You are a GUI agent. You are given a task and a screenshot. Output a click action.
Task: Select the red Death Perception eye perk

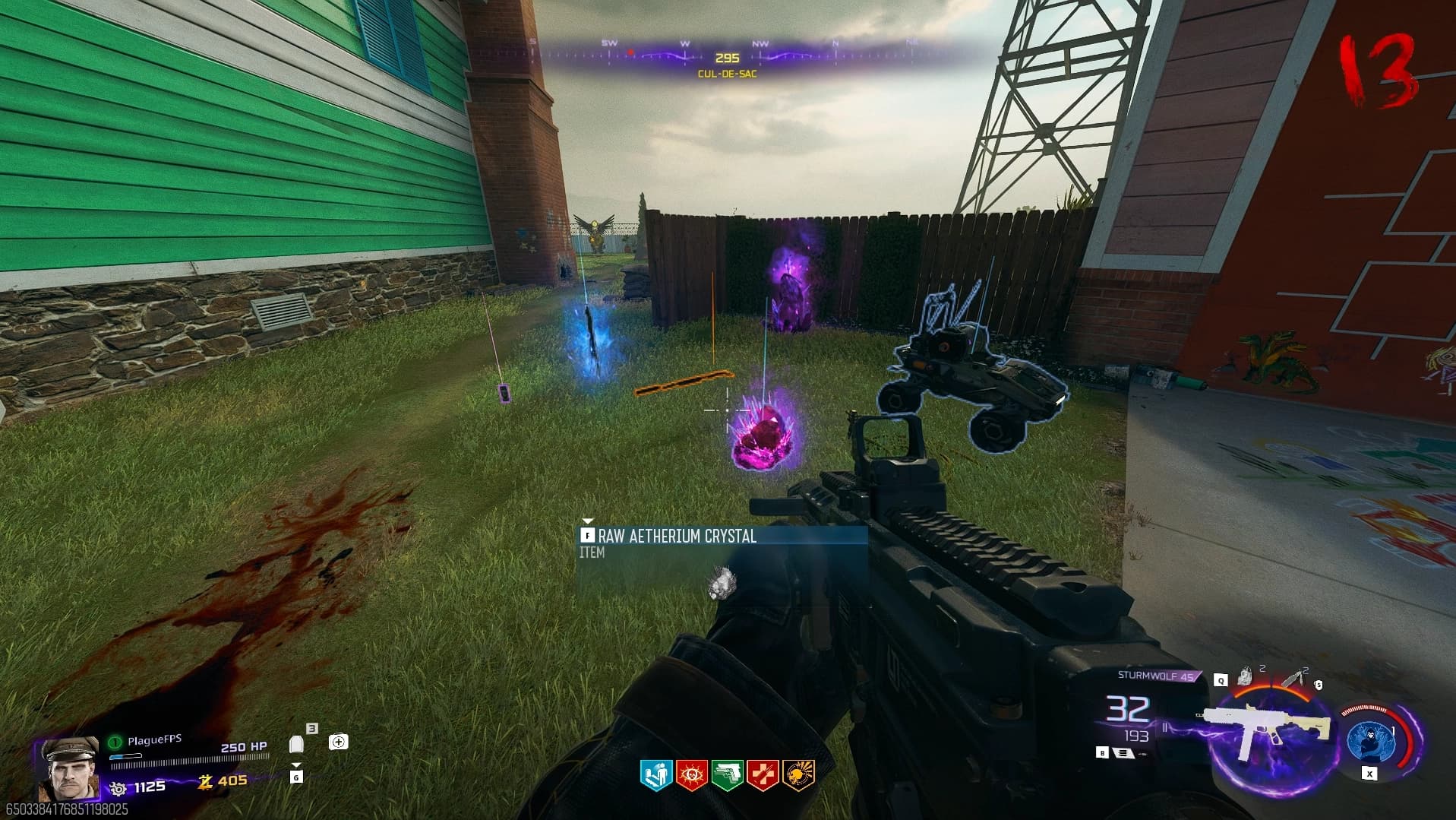point(692,775)
